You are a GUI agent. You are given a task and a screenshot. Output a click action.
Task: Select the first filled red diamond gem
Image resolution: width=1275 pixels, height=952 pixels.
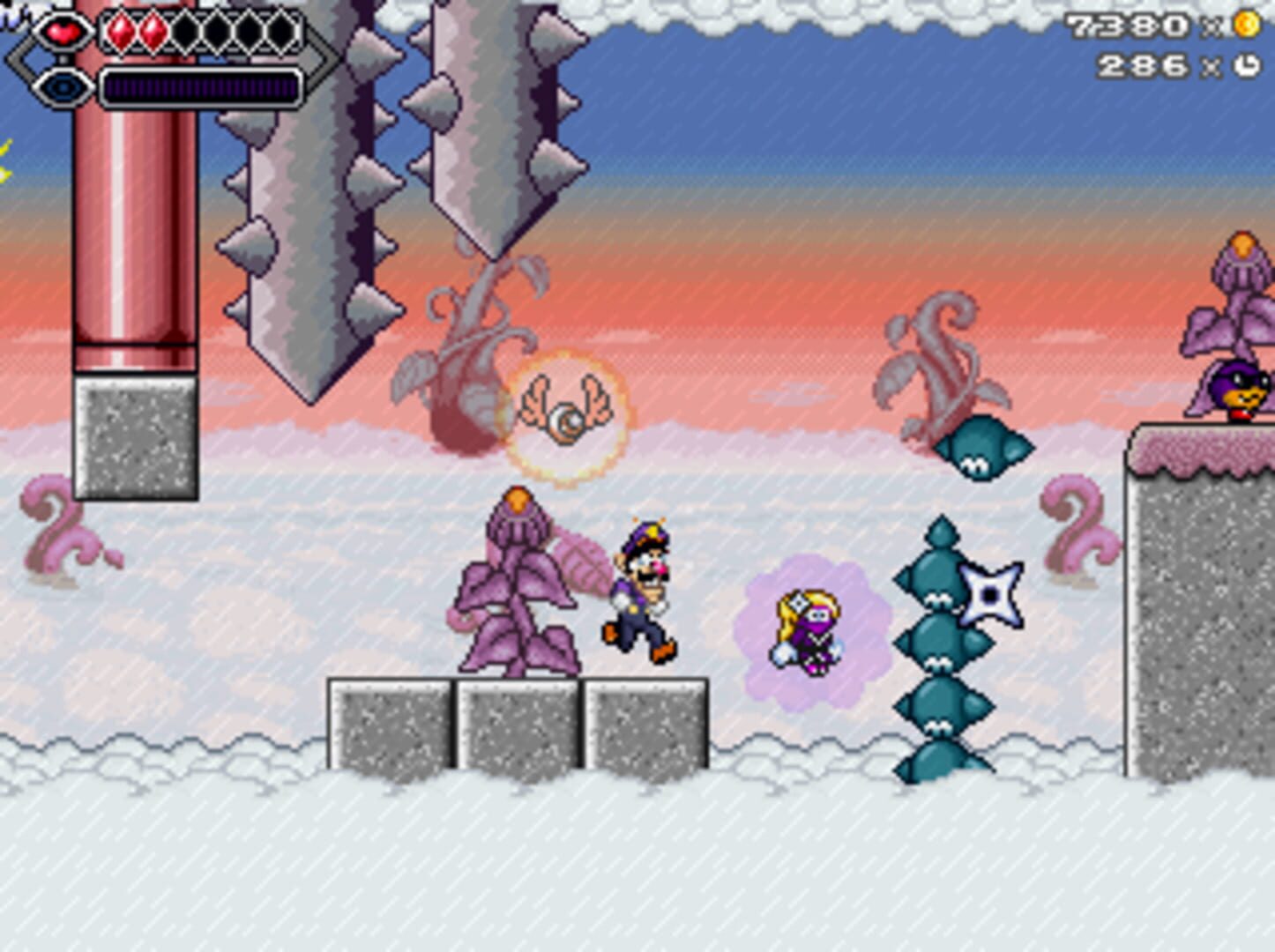point(122,30)
